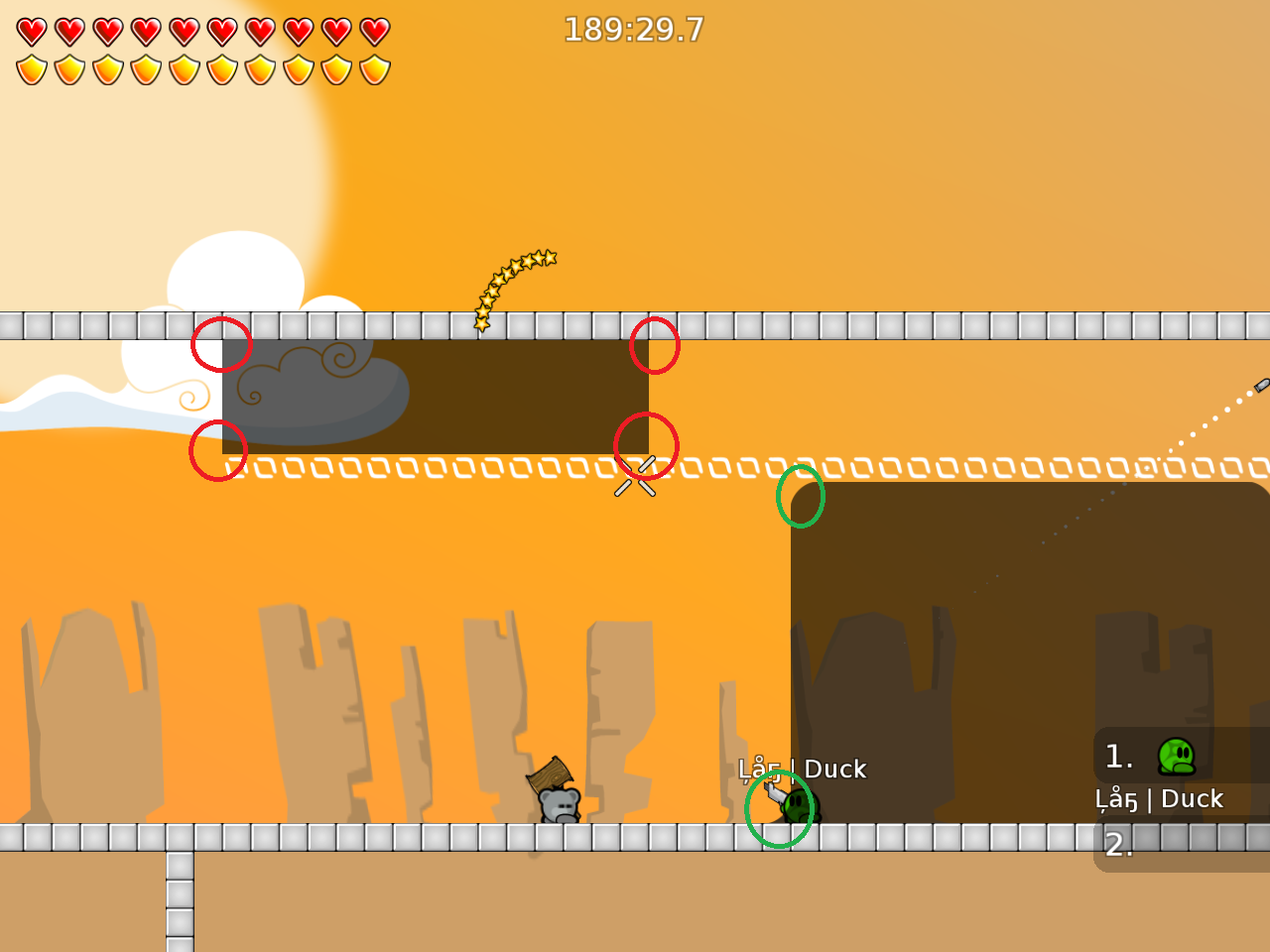Screen dimensions: 1270x952
Task: Expand the lower-left red circle marker
Action: [217, 451]
